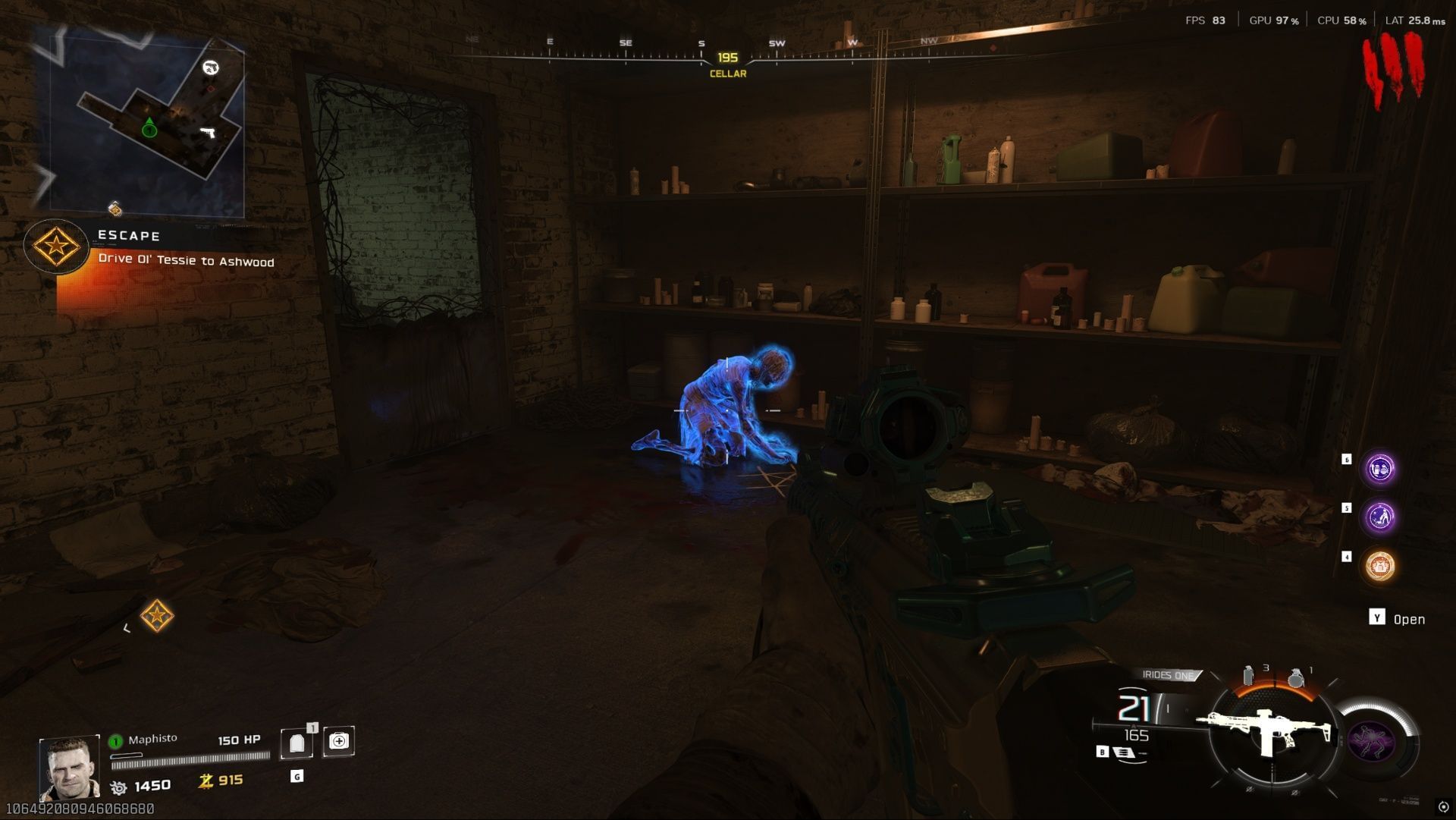1456x820 pixels.
Task: Select the armor plate icon in the HUD
Action: click(x=298, y=741)
